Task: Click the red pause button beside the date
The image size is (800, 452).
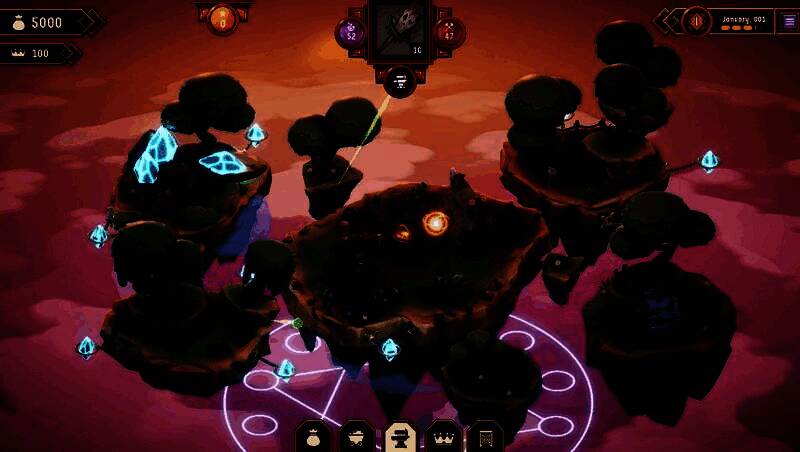Action: point(696,21)
